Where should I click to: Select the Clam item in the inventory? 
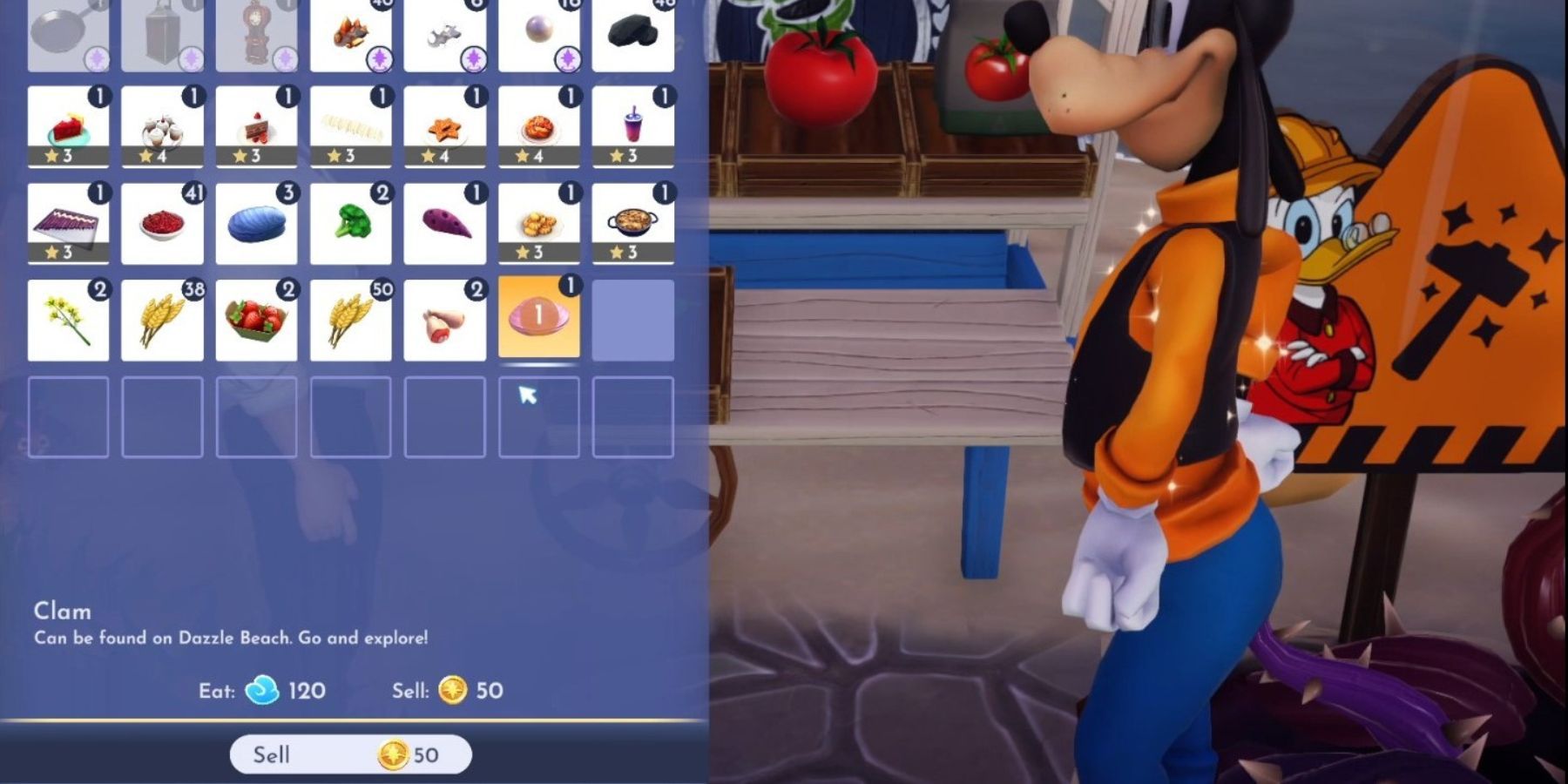click(539, 318)
